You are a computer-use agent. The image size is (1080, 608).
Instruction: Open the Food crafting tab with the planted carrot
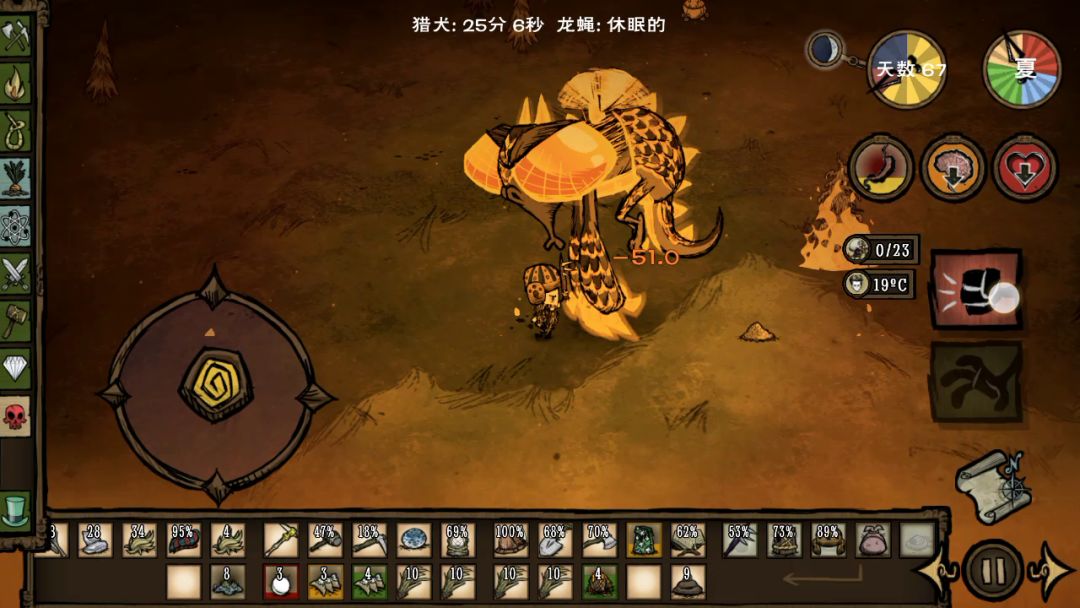coord(15,178)
